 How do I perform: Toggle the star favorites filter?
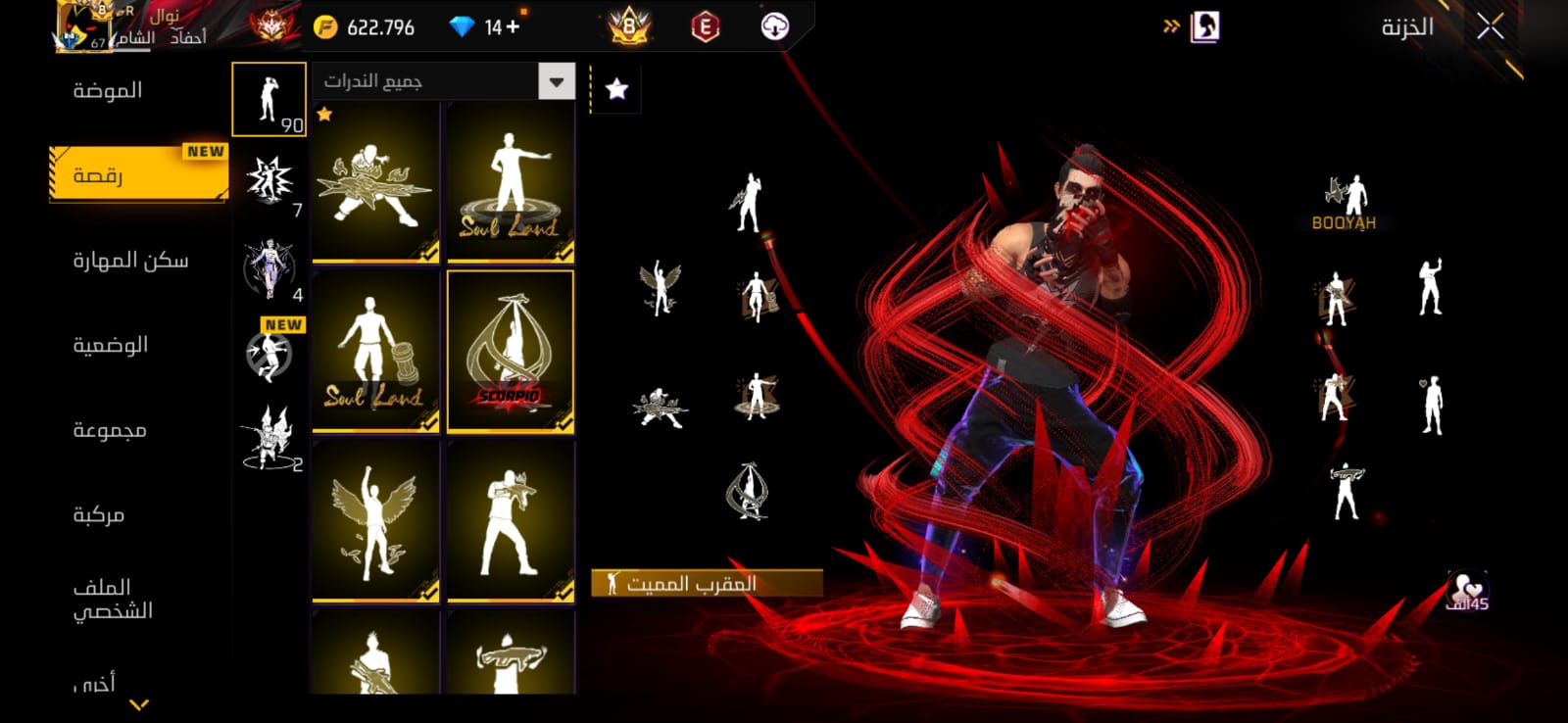coord(616,90)
